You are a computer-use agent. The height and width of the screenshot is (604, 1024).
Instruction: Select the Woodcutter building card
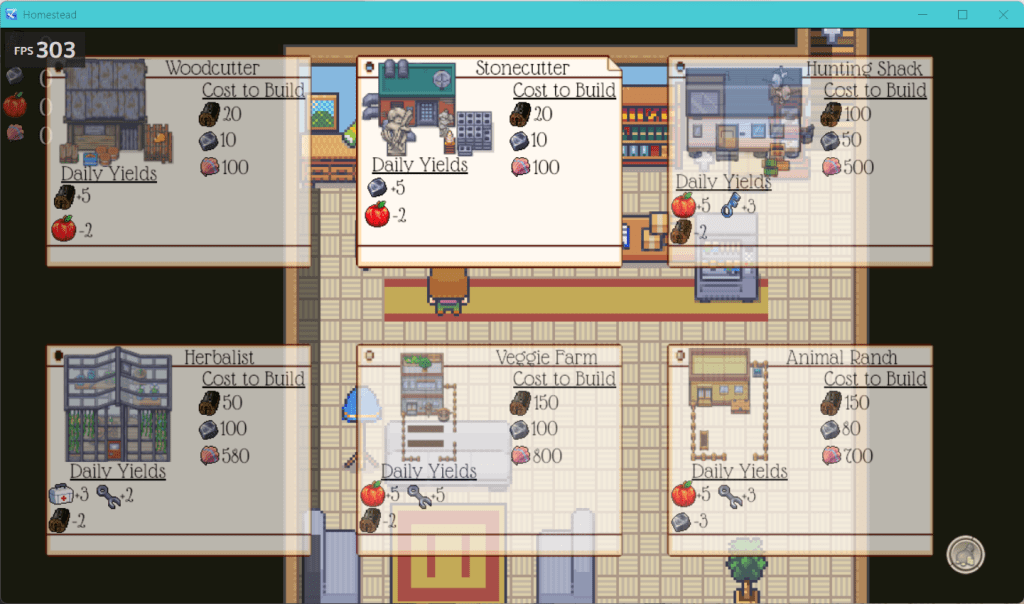[178, 161]
